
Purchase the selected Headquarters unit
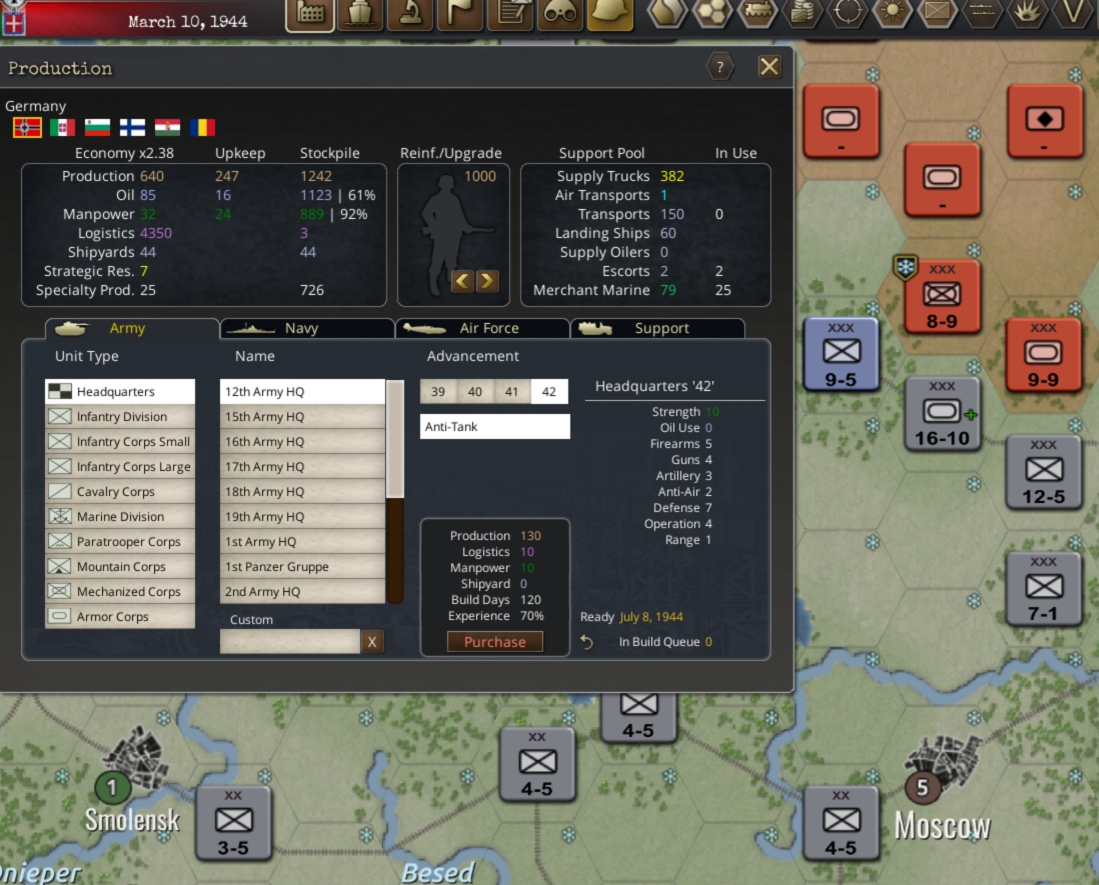(x=495, y=642)
